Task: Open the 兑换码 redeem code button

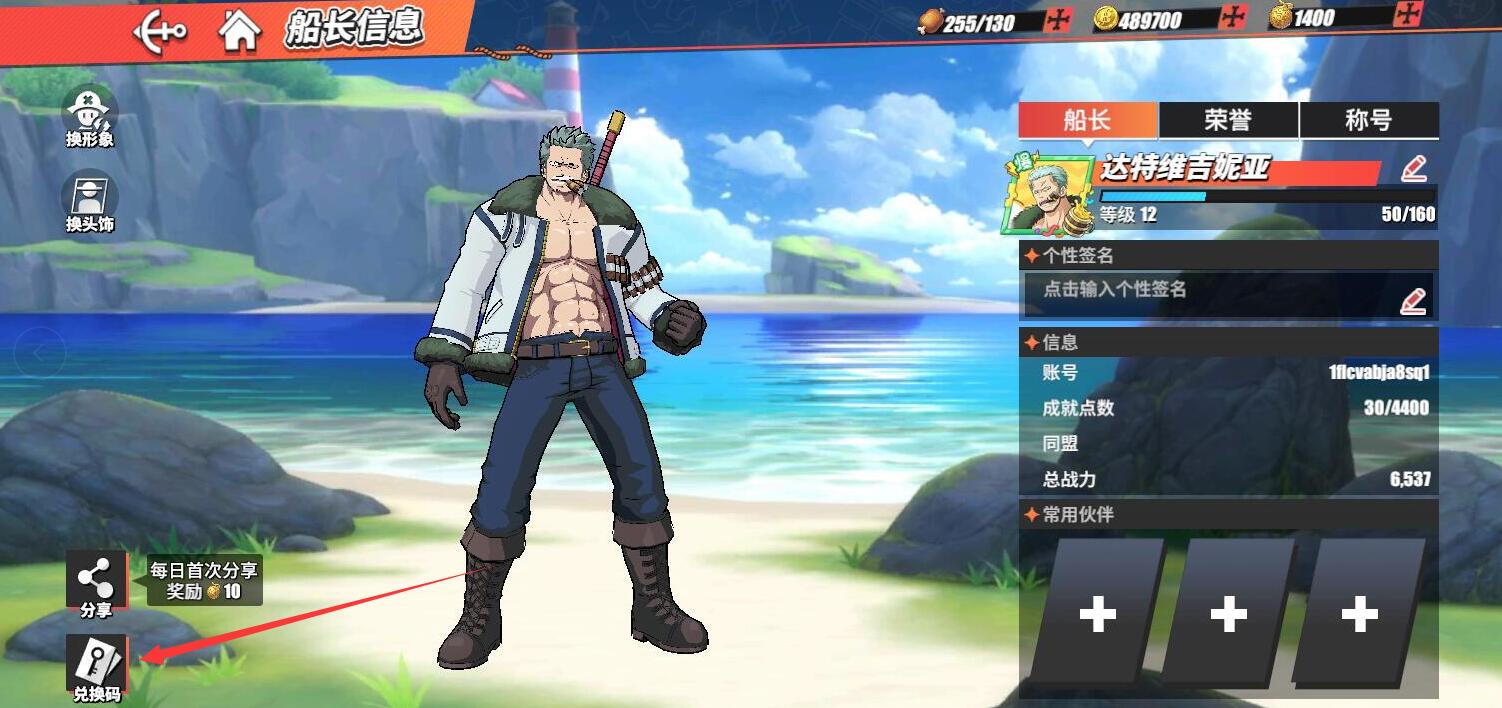Action: coord(97,667)
